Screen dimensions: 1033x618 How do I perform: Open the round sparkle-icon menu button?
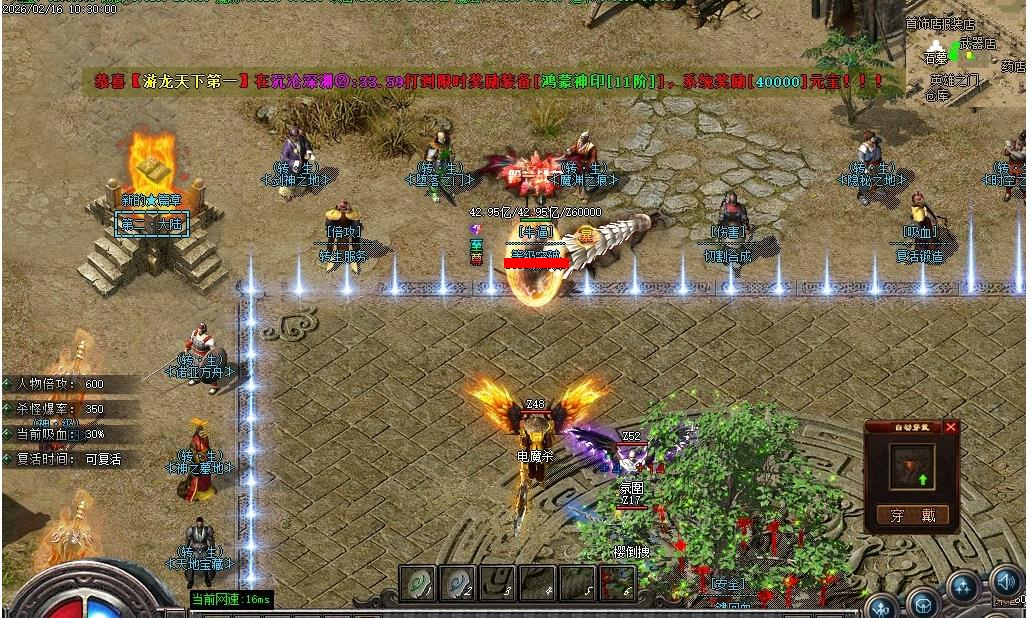click(x=963, y=585)
